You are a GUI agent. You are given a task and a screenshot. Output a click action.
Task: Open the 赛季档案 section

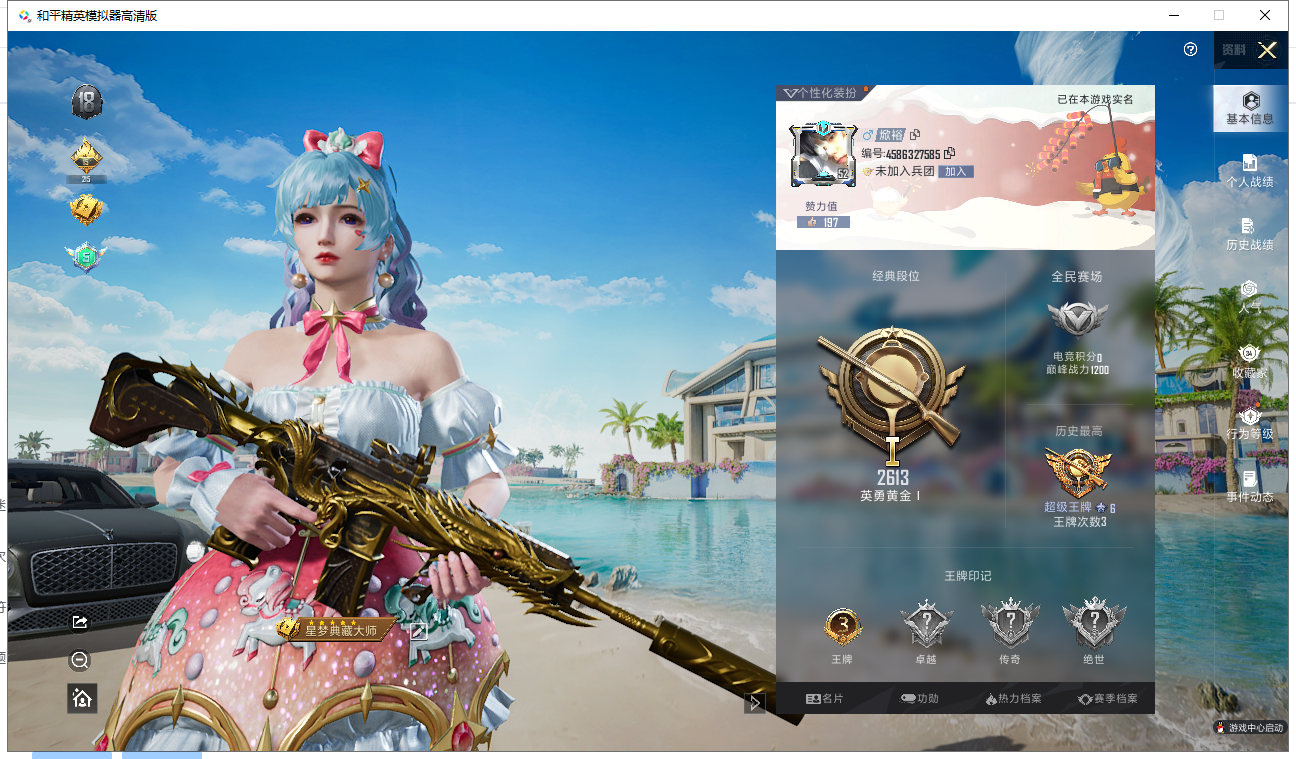tap(1107, 699)
